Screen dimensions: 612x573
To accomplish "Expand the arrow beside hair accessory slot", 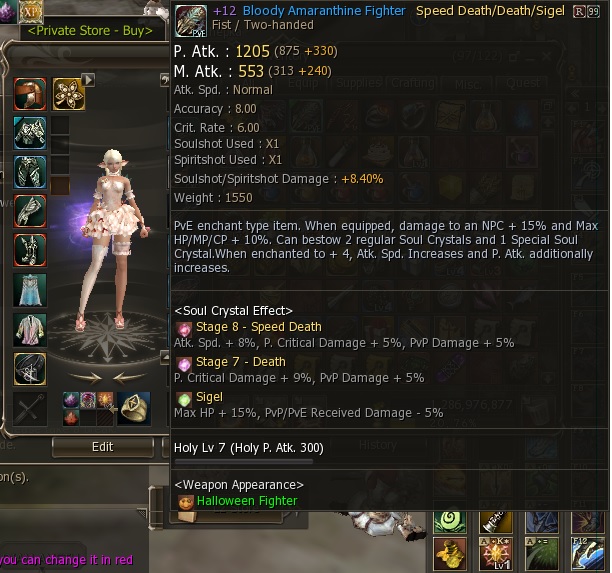I will click(x=88, y=79).
